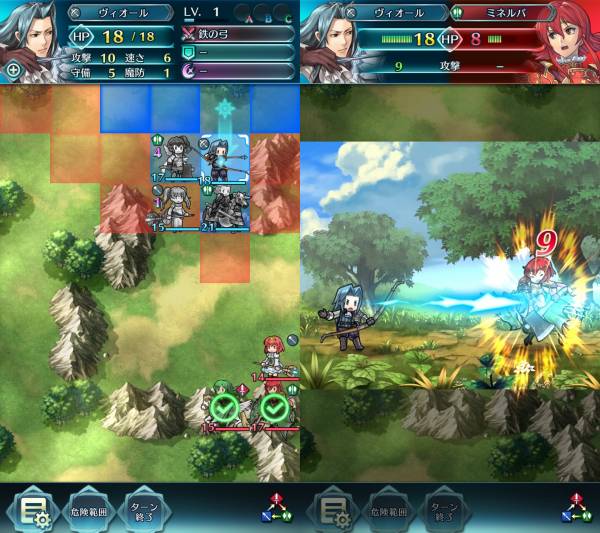Select the allied armored knight with 21 HP
This screenshot has height=533, width=600.
(x=225, y=208)
